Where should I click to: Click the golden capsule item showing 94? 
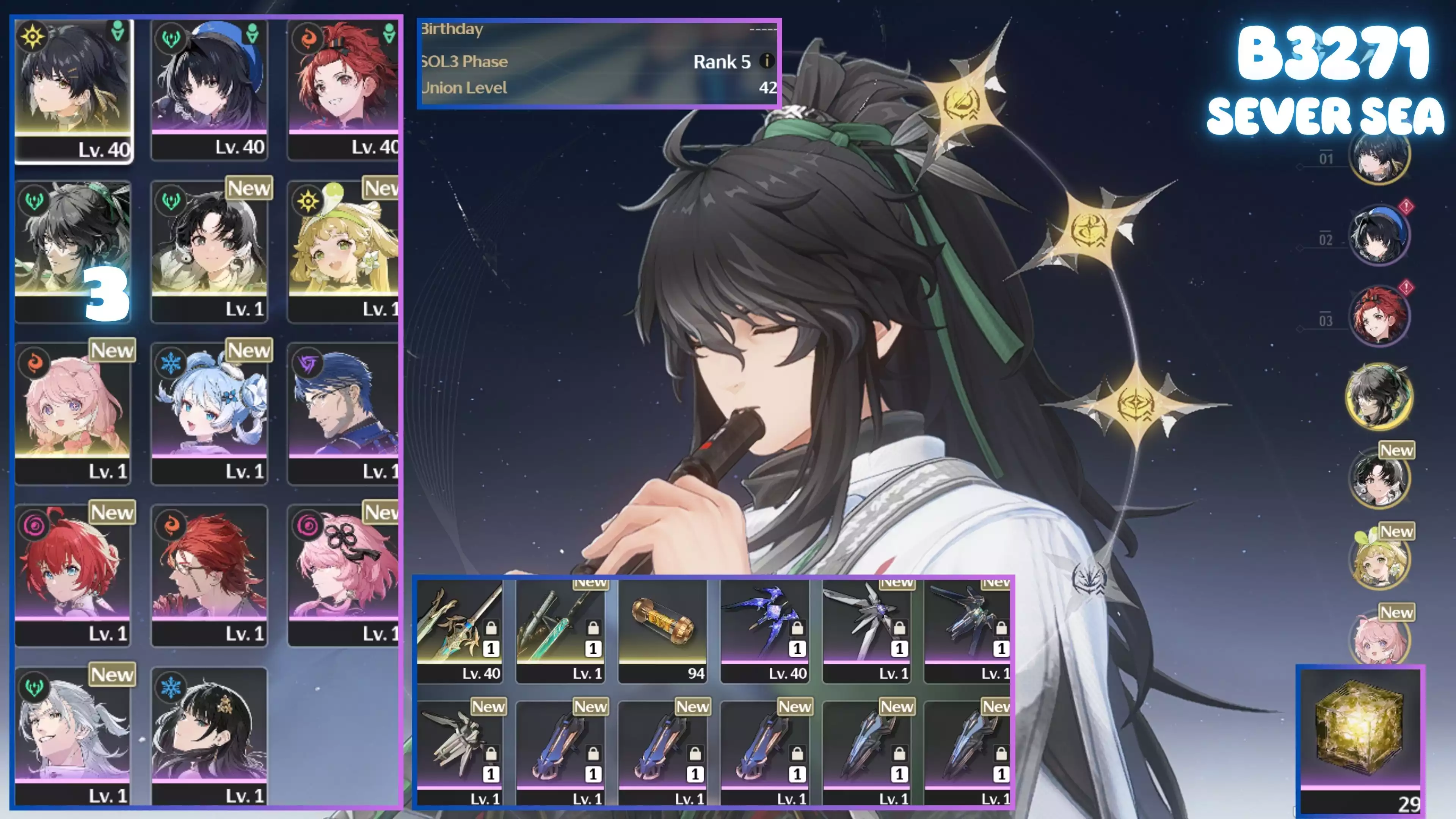pos(662,630)
